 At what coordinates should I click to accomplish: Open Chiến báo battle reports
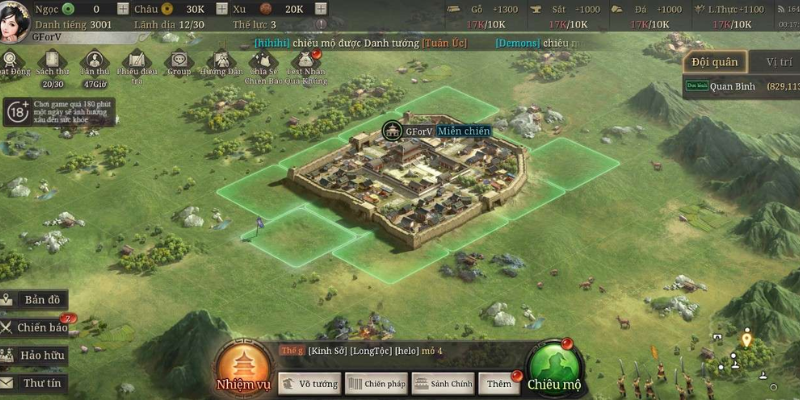tap(35, 327)
